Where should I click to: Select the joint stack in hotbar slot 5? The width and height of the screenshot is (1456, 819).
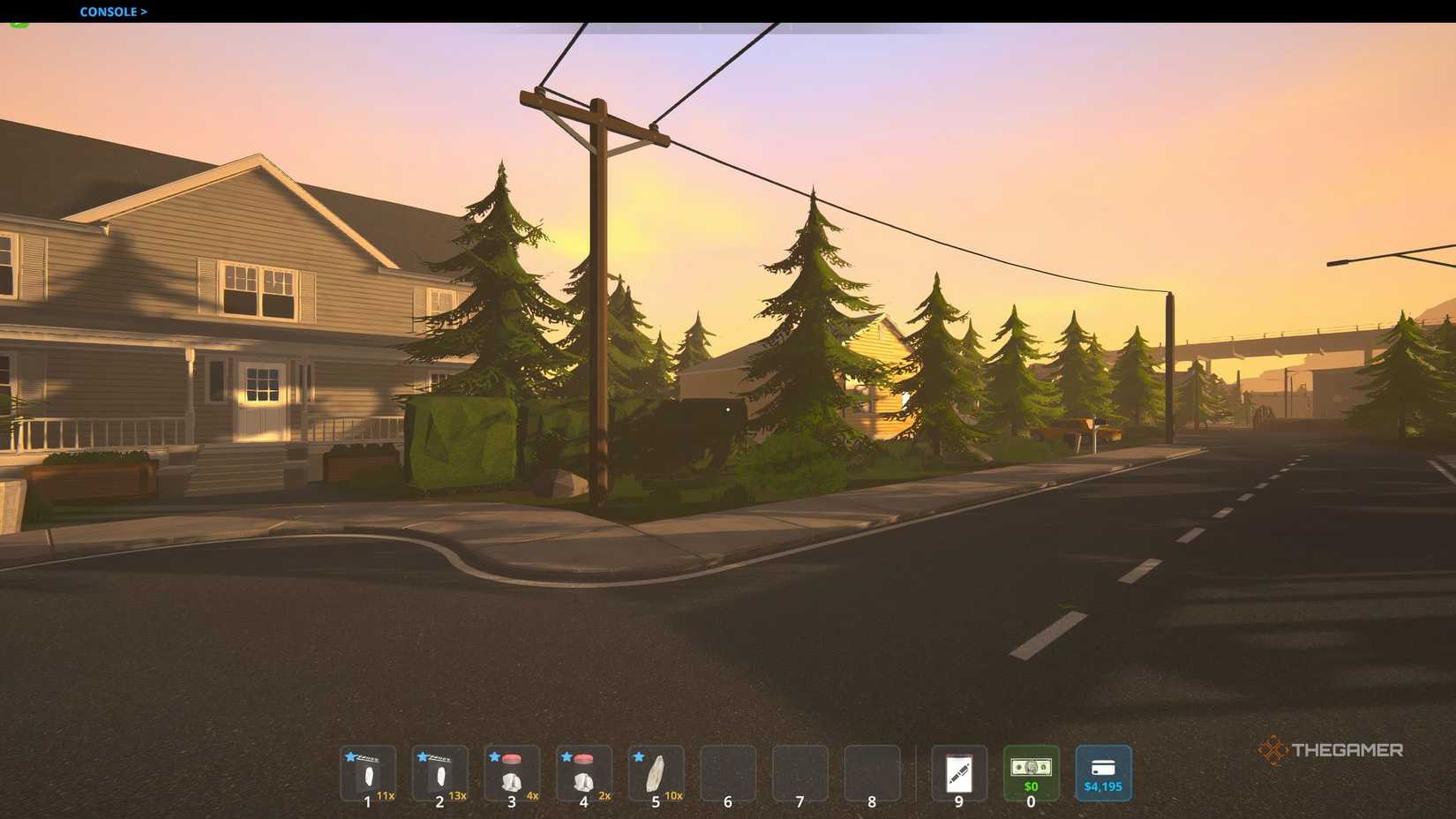655,777
